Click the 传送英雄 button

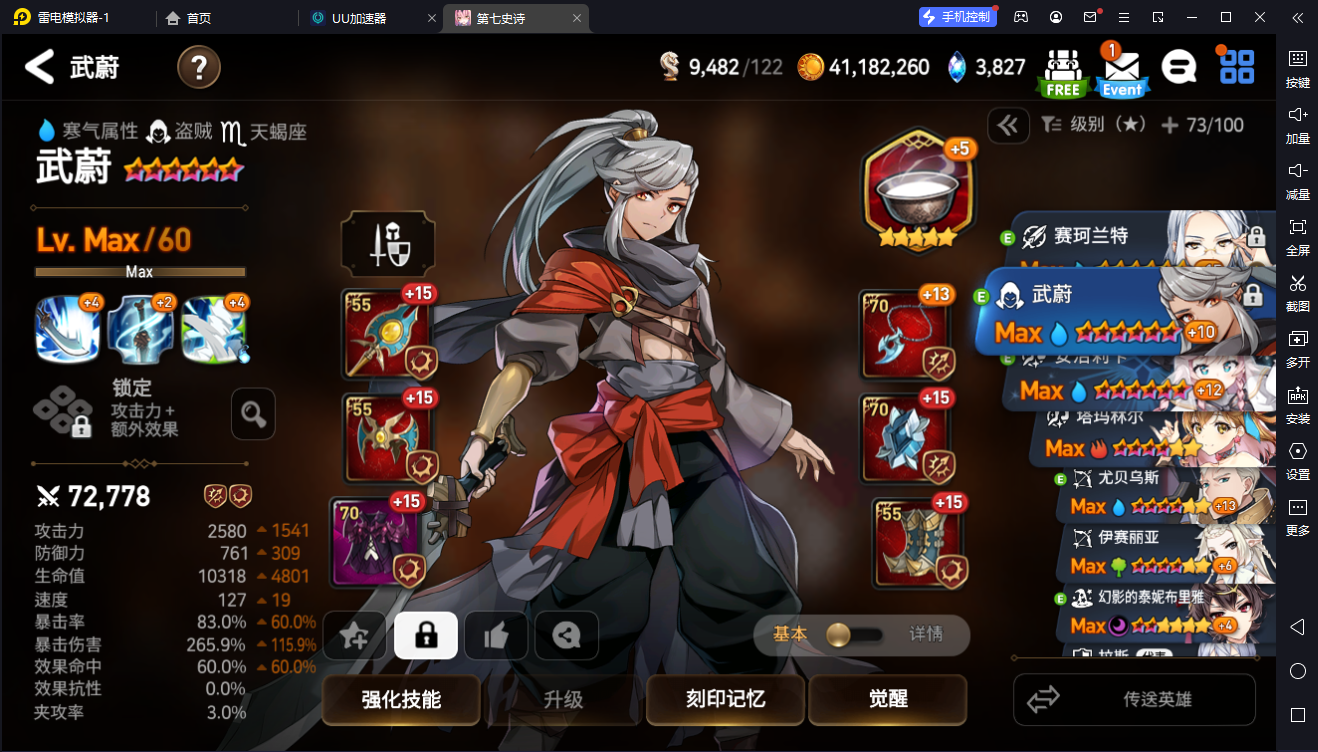(1134, 699)
